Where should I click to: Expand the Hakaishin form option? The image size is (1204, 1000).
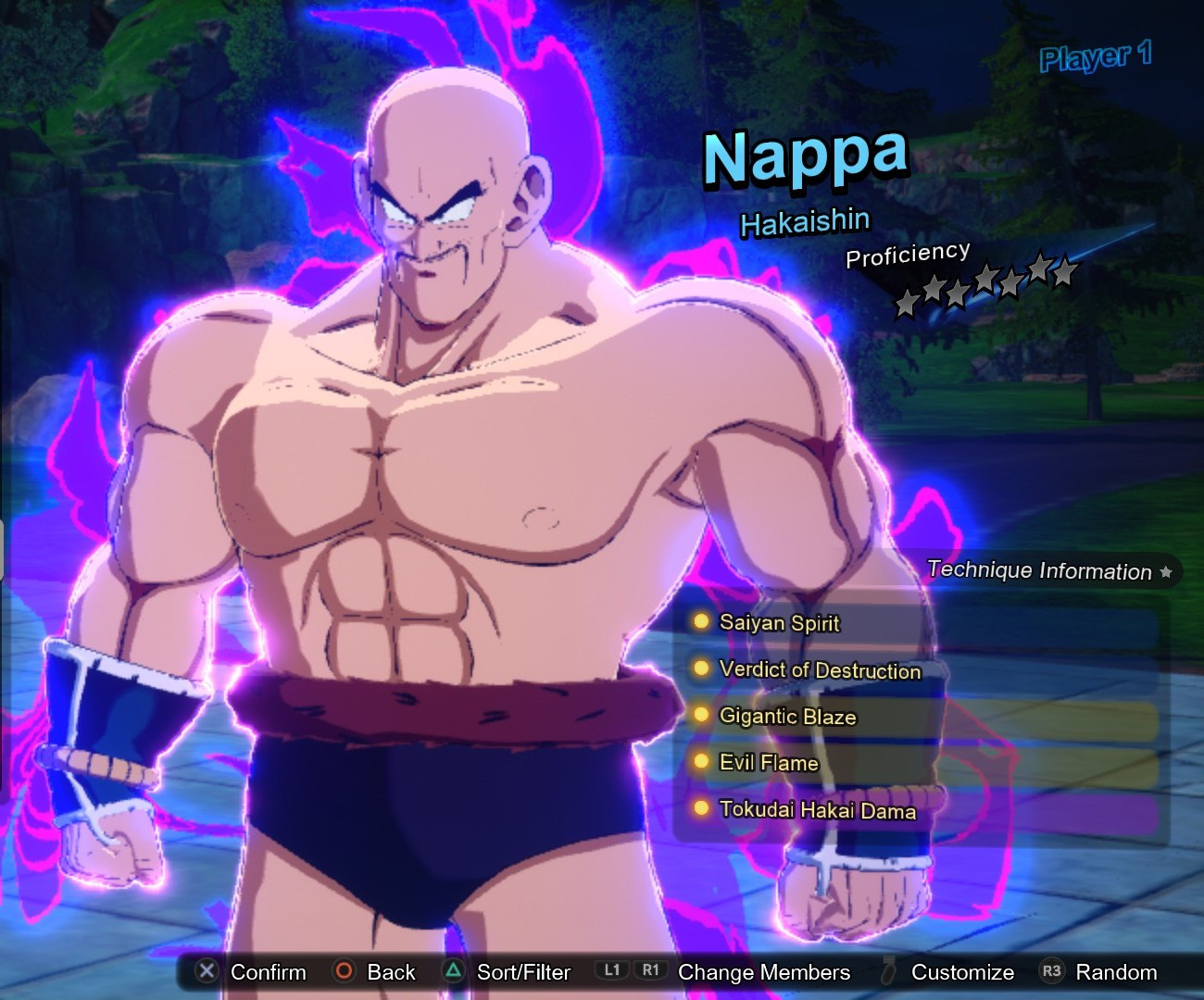point(804,220)
